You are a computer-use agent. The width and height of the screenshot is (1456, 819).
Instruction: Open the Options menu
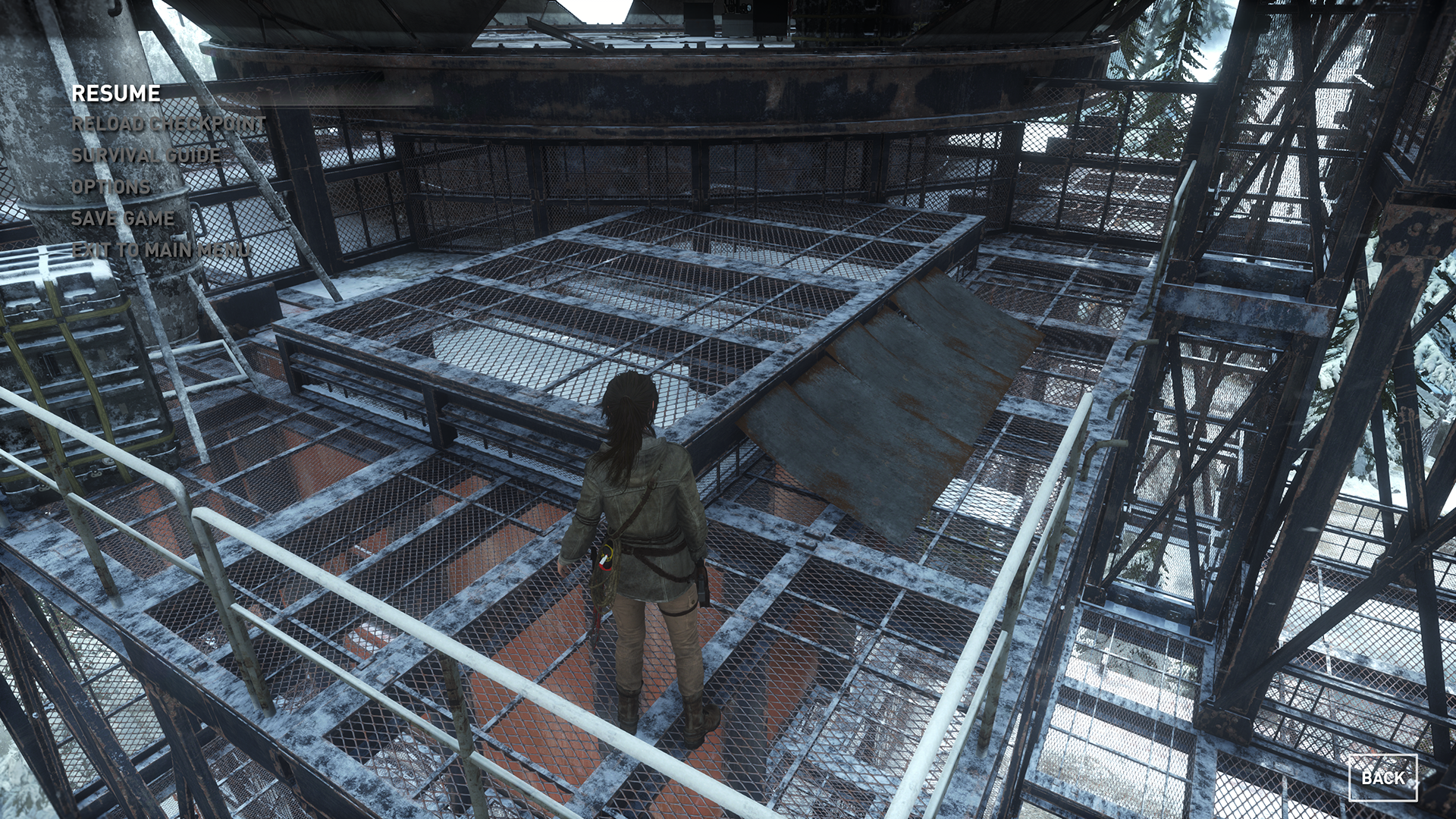(x=111, y=187)
